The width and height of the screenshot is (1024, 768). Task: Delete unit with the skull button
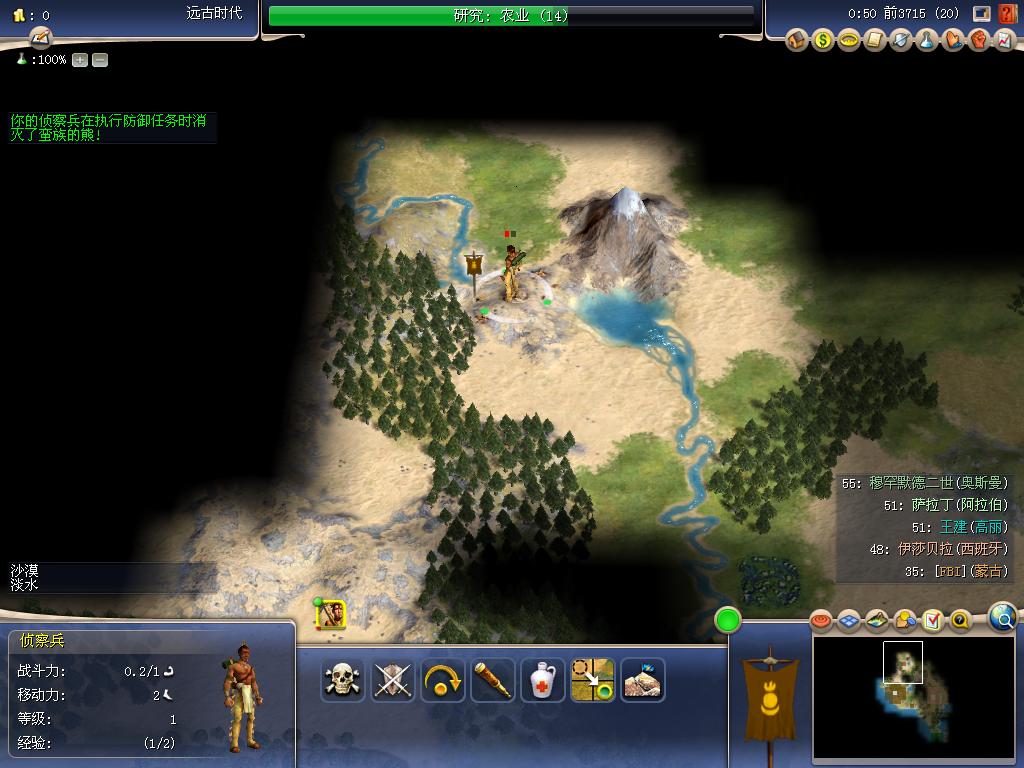click(343, 681)
